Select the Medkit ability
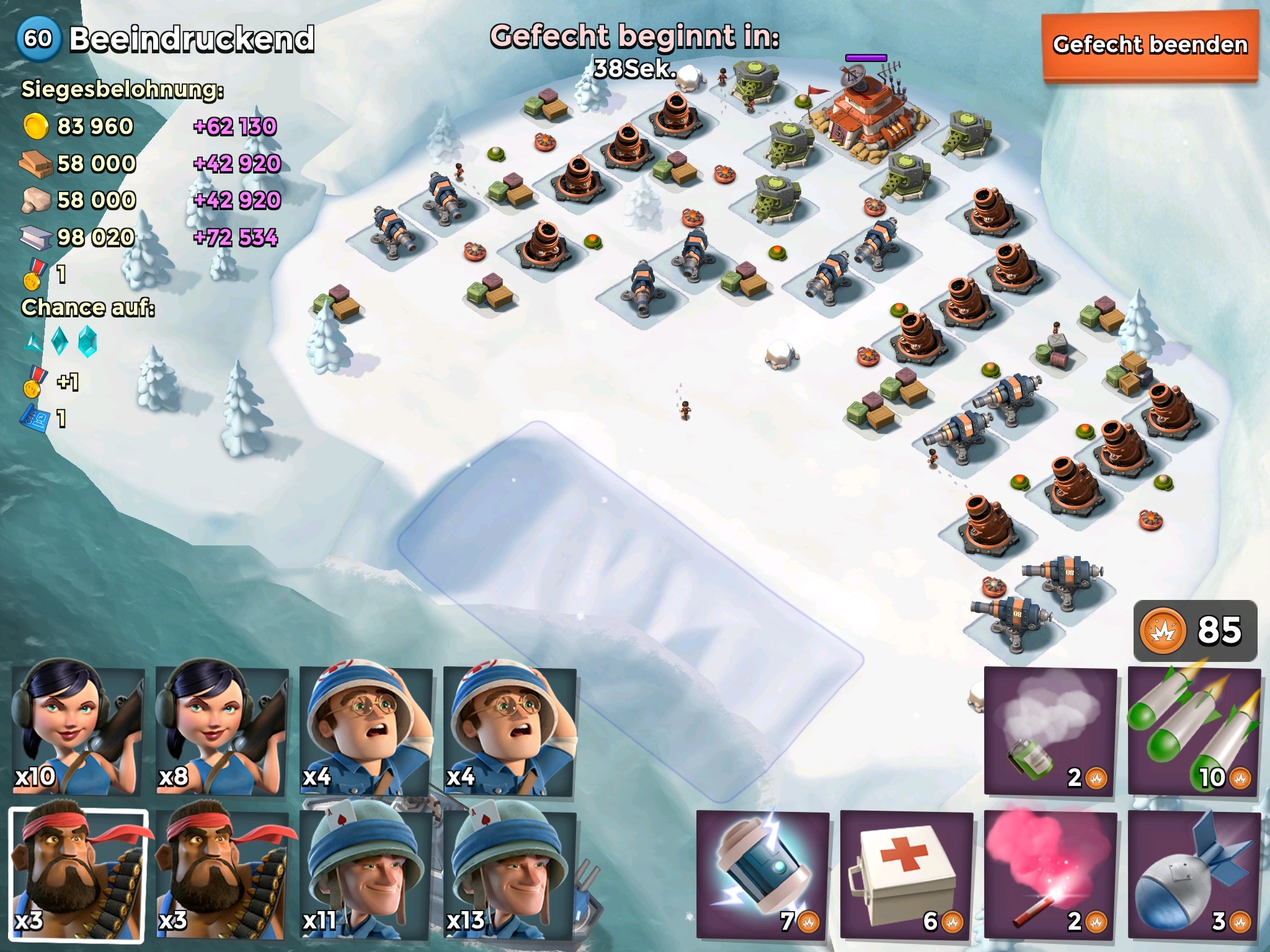1270x952 pixels. click(906, 875)
